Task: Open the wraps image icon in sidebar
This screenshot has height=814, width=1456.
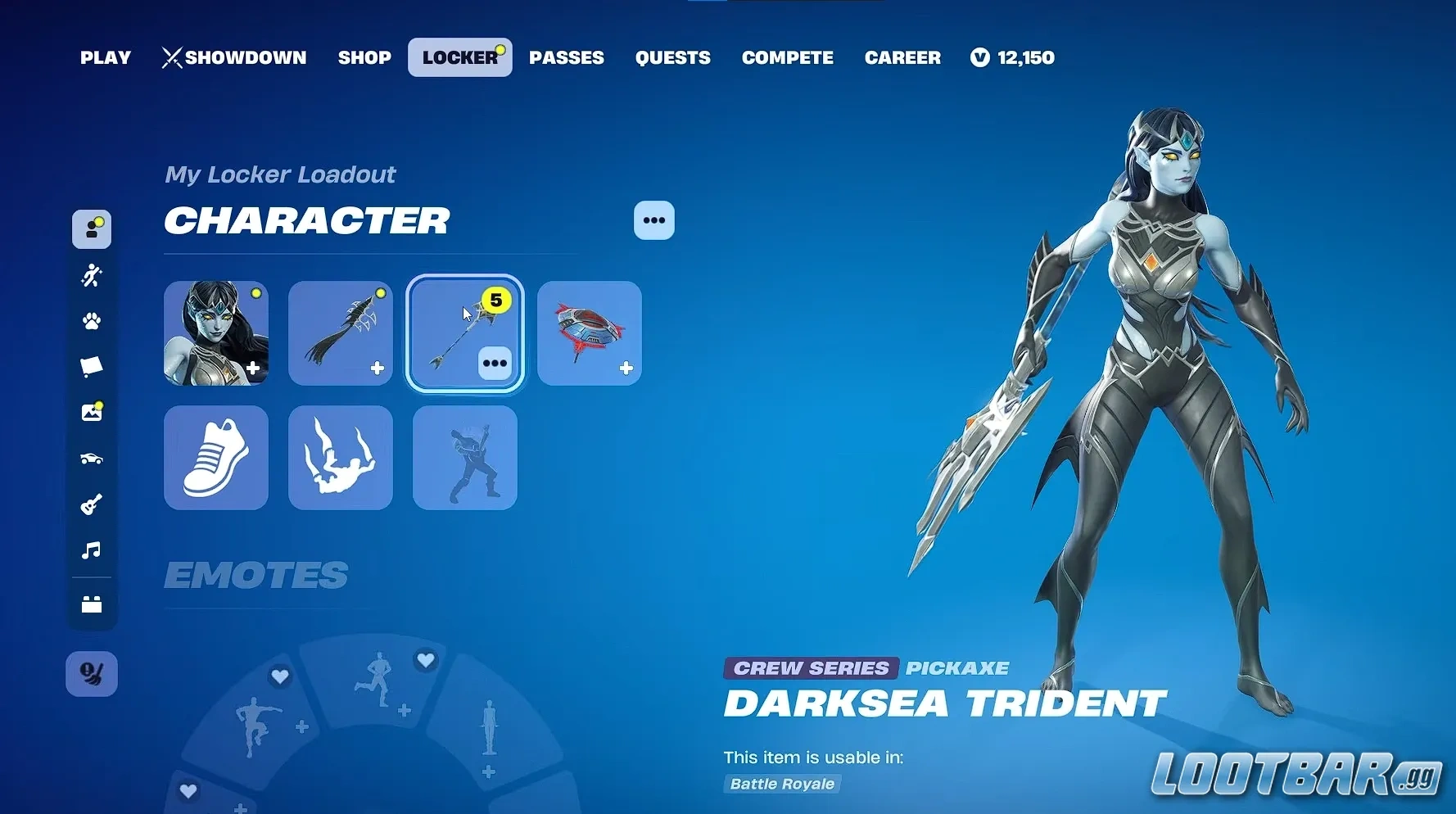Action: (x=92, y=412)
